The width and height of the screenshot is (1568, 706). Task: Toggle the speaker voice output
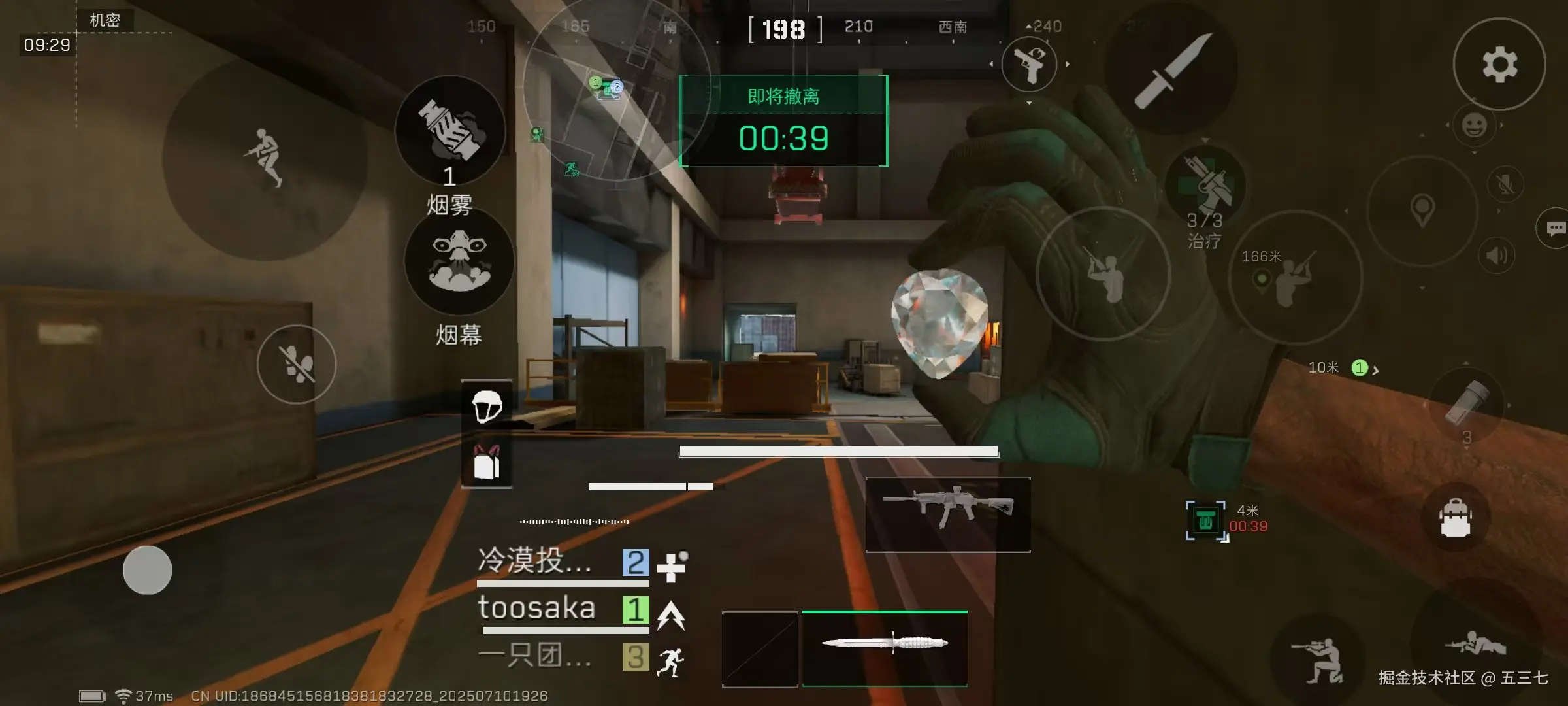pyautogui.click(x=1496, y=255)
